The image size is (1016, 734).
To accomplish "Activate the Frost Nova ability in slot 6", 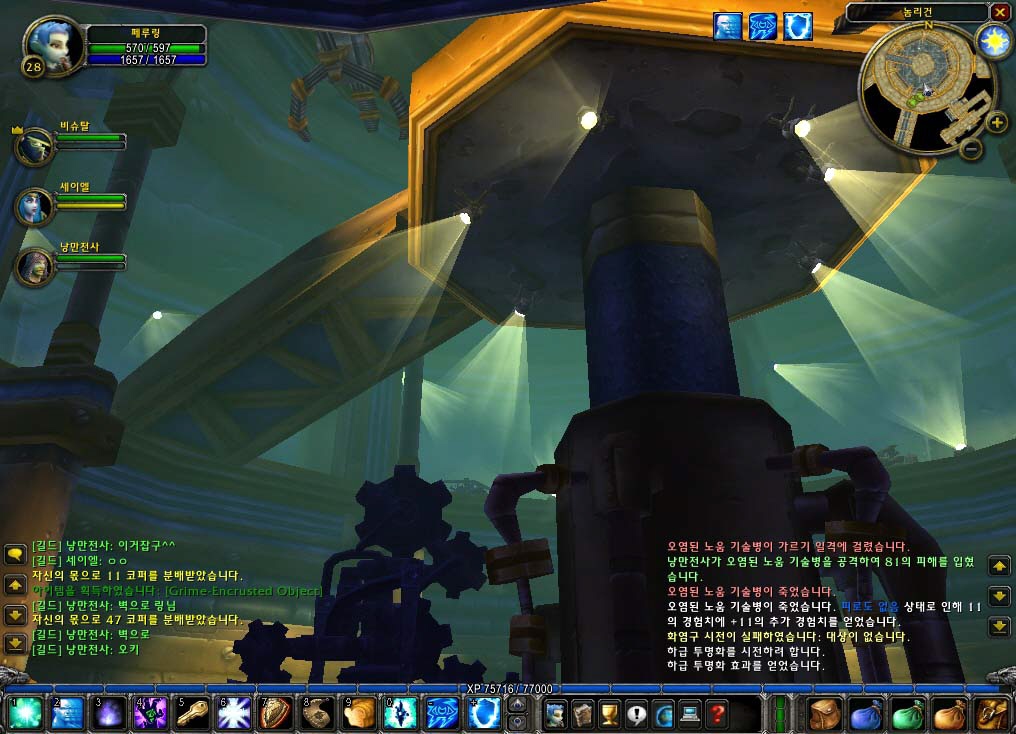I will tap(233, 714).
